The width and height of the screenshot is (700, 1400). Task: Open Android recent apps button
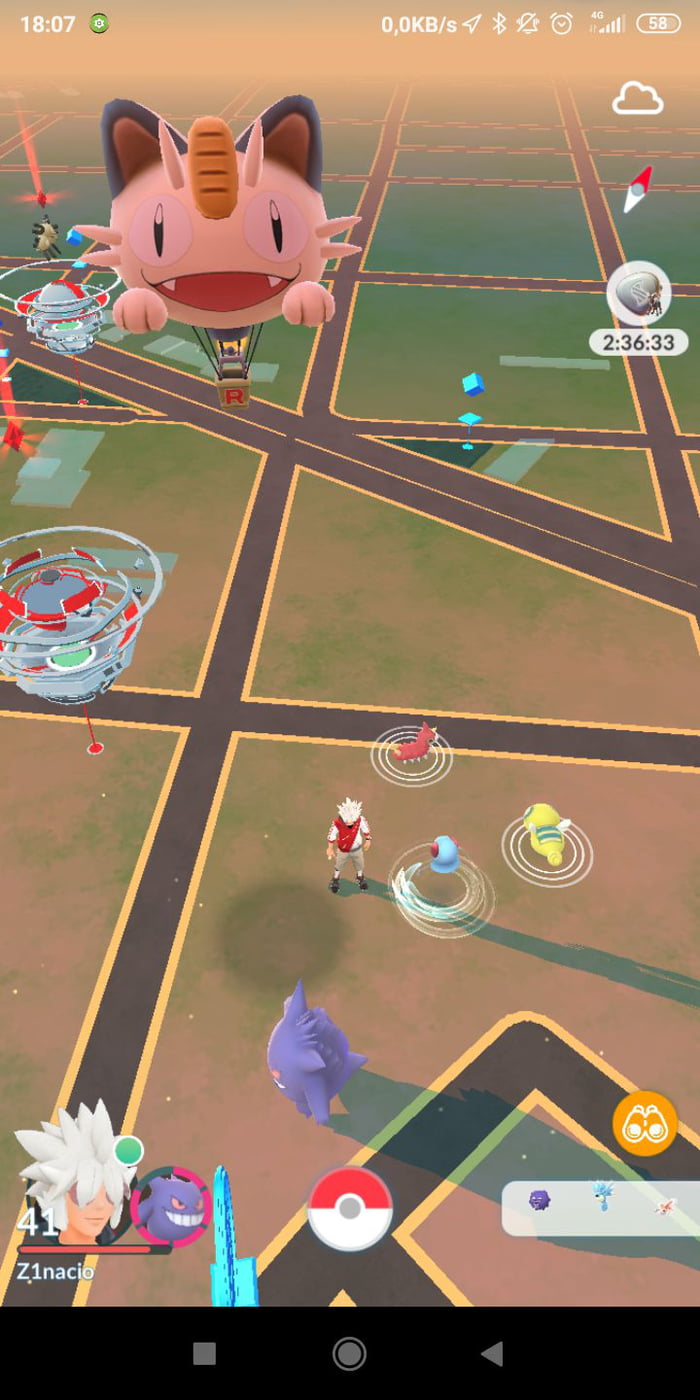tap(204, 1354)
